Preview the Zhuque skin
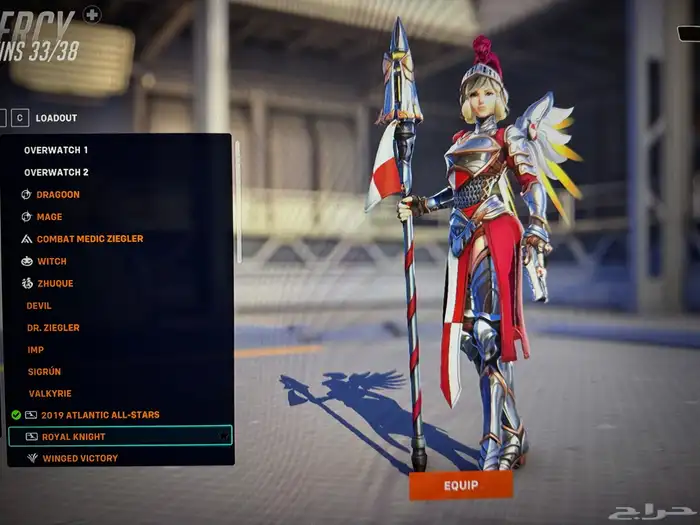The height and width of the screenshot is (525, 700). coord(55,283)
